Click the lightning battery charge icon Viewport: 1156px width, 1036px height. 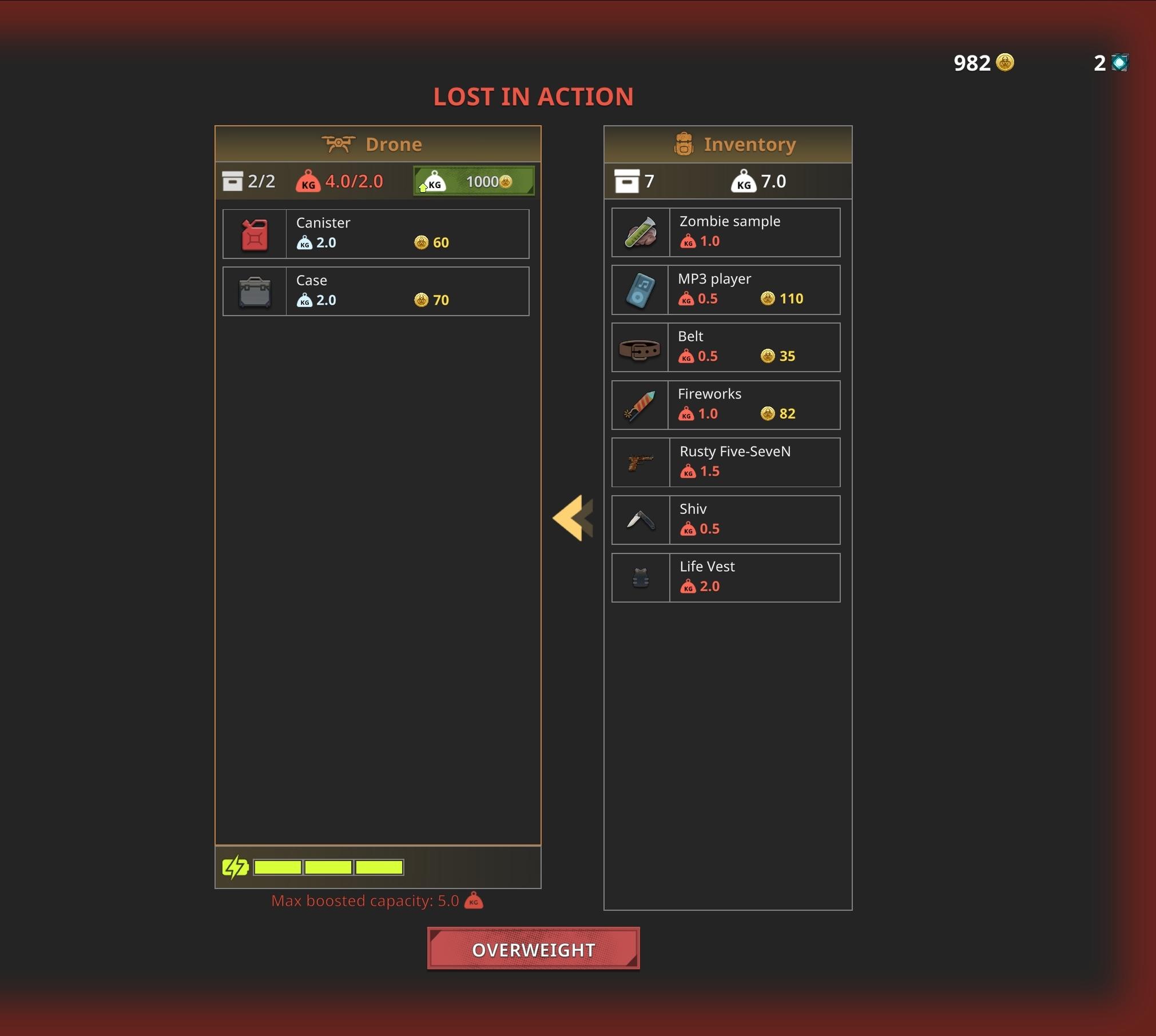235,867
